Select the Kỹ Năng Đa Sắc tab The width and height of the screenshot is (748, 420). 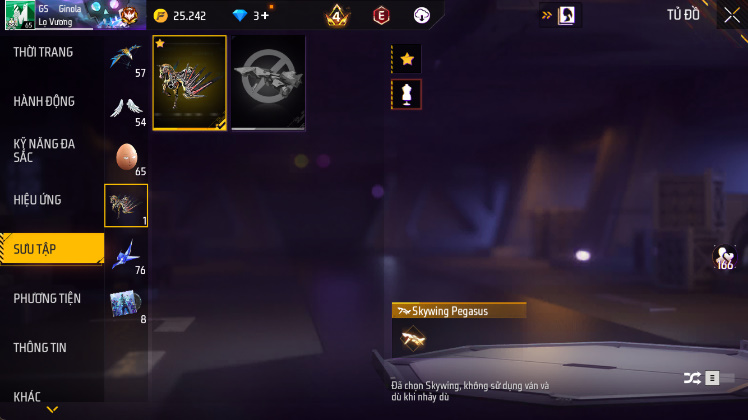click(x=45, y=150)
